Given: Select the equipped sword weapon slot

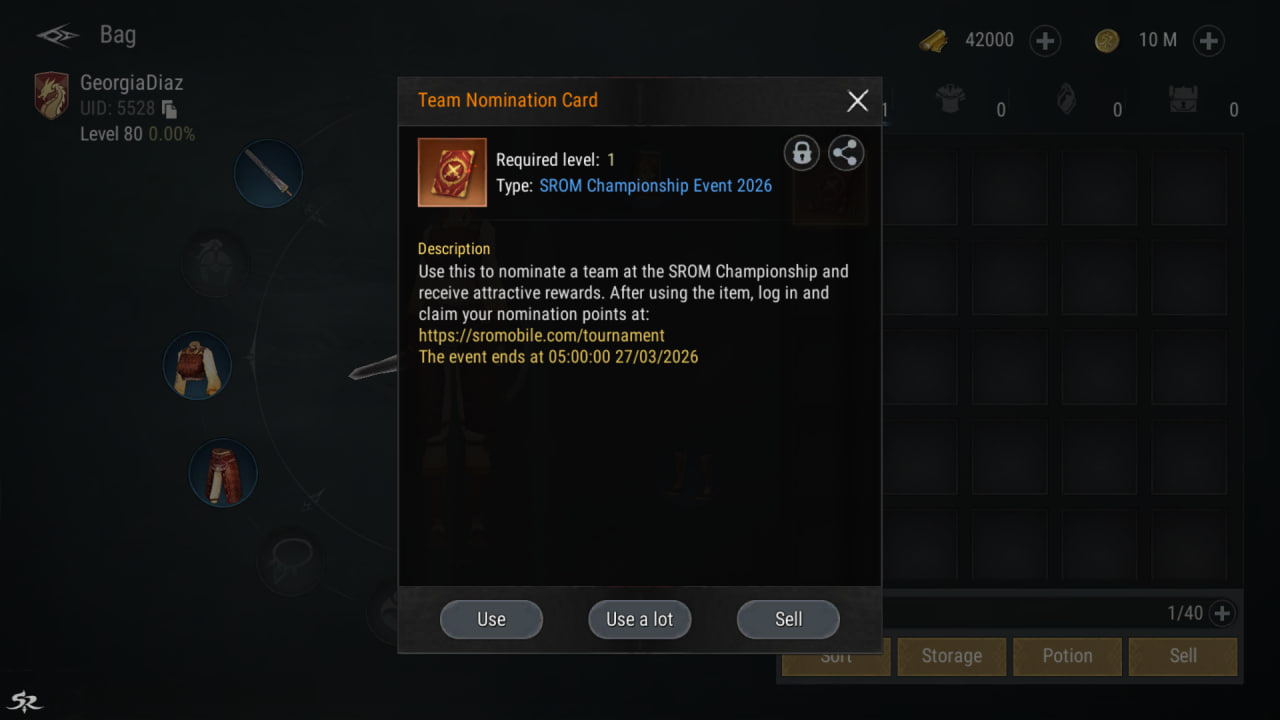Looking at the screenshot, I should coord(268,174).
